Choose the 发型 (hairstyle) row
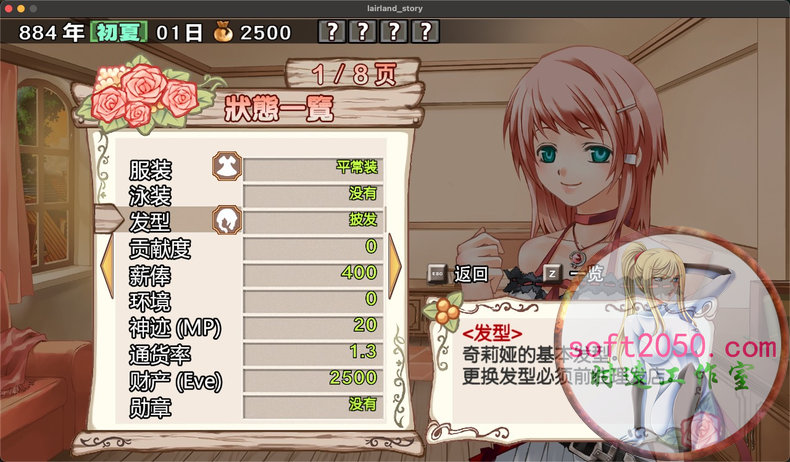Viewport: 790px width, 462px height. (255, 220)
